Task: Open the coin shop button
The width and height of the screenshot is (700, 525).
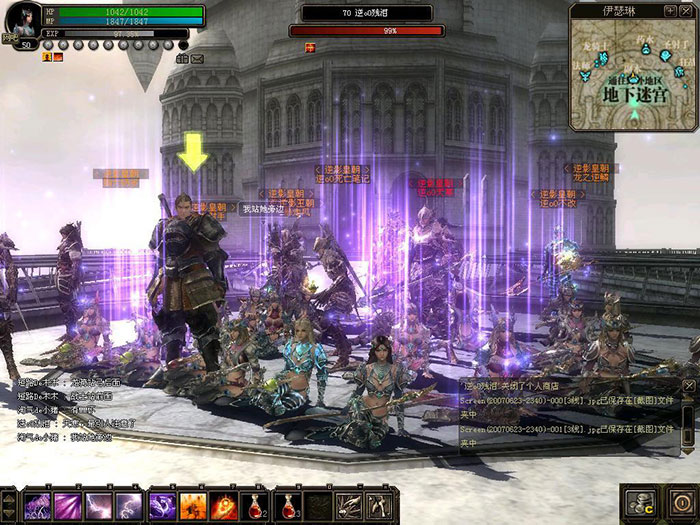Action: click(637, 502)
